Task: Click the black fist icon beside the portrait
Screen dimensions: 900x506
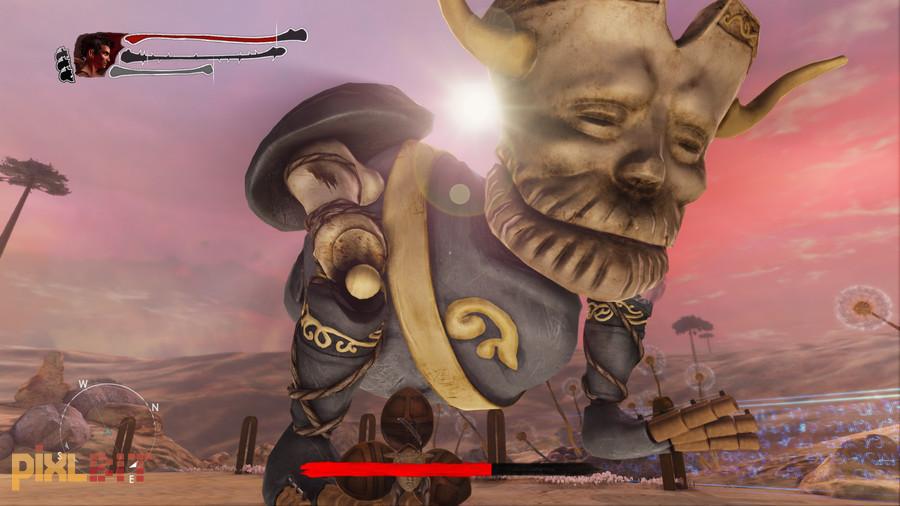Action: point(64,64)
